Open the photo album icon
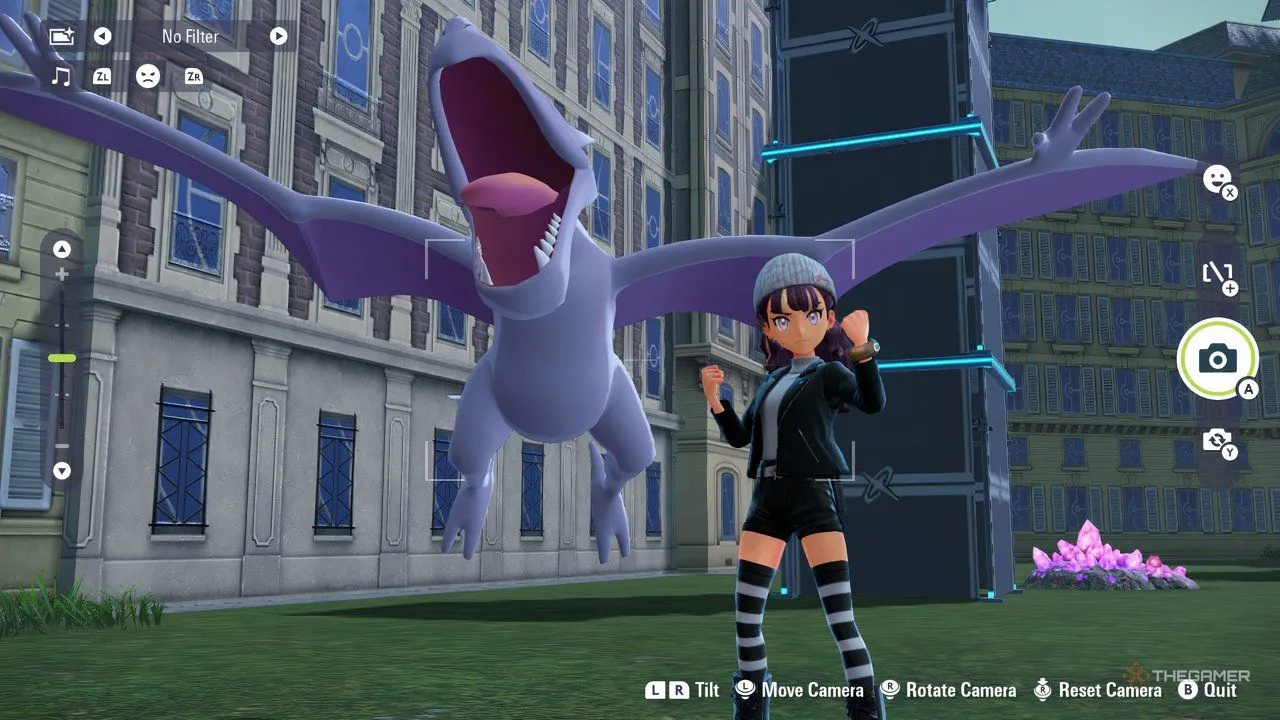The image size is (1280, 720). 63,36
